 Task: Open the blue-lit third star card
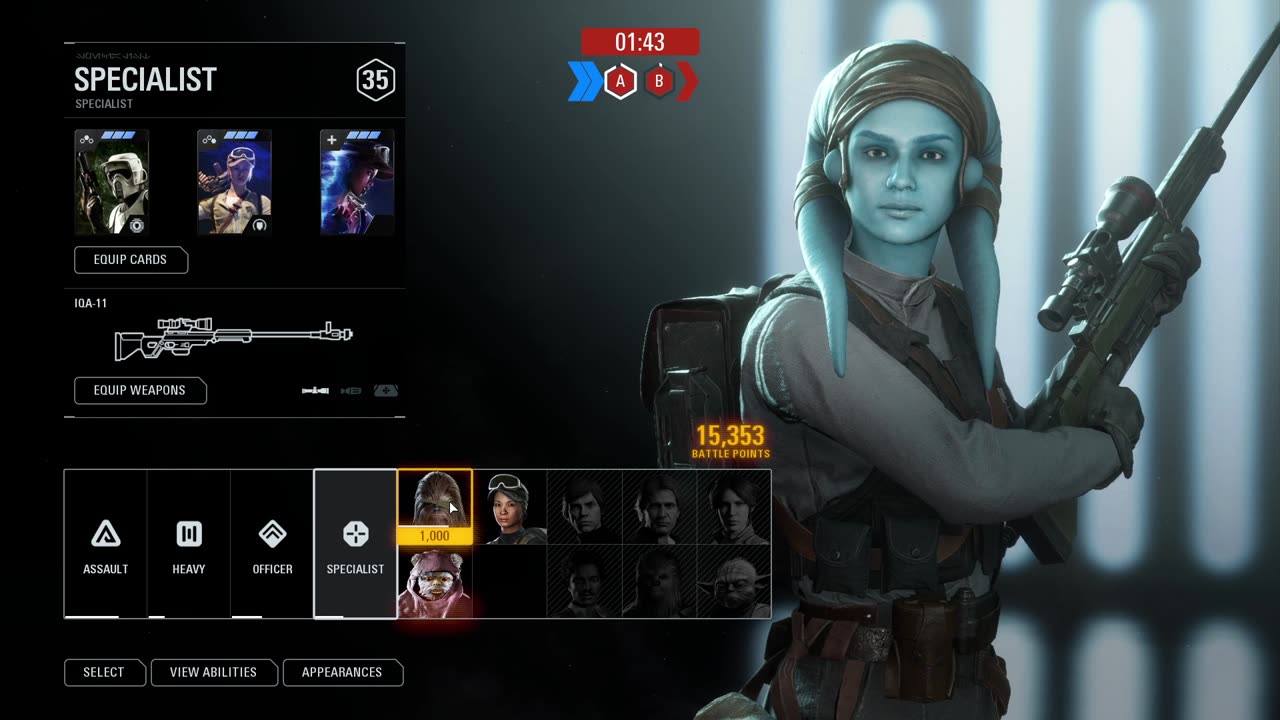357,184
